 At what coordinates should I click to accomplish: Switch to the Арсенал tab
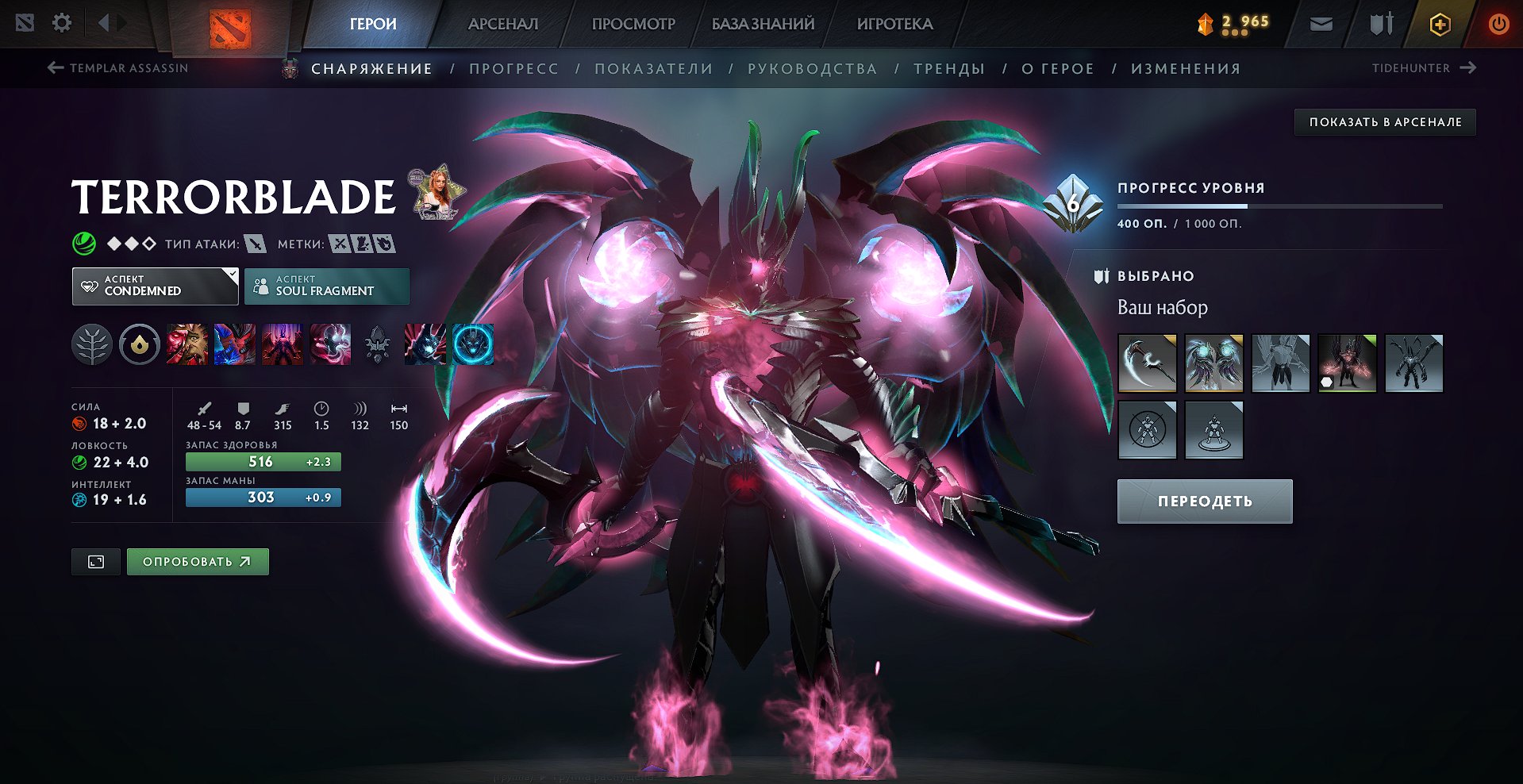click(503, 24)
